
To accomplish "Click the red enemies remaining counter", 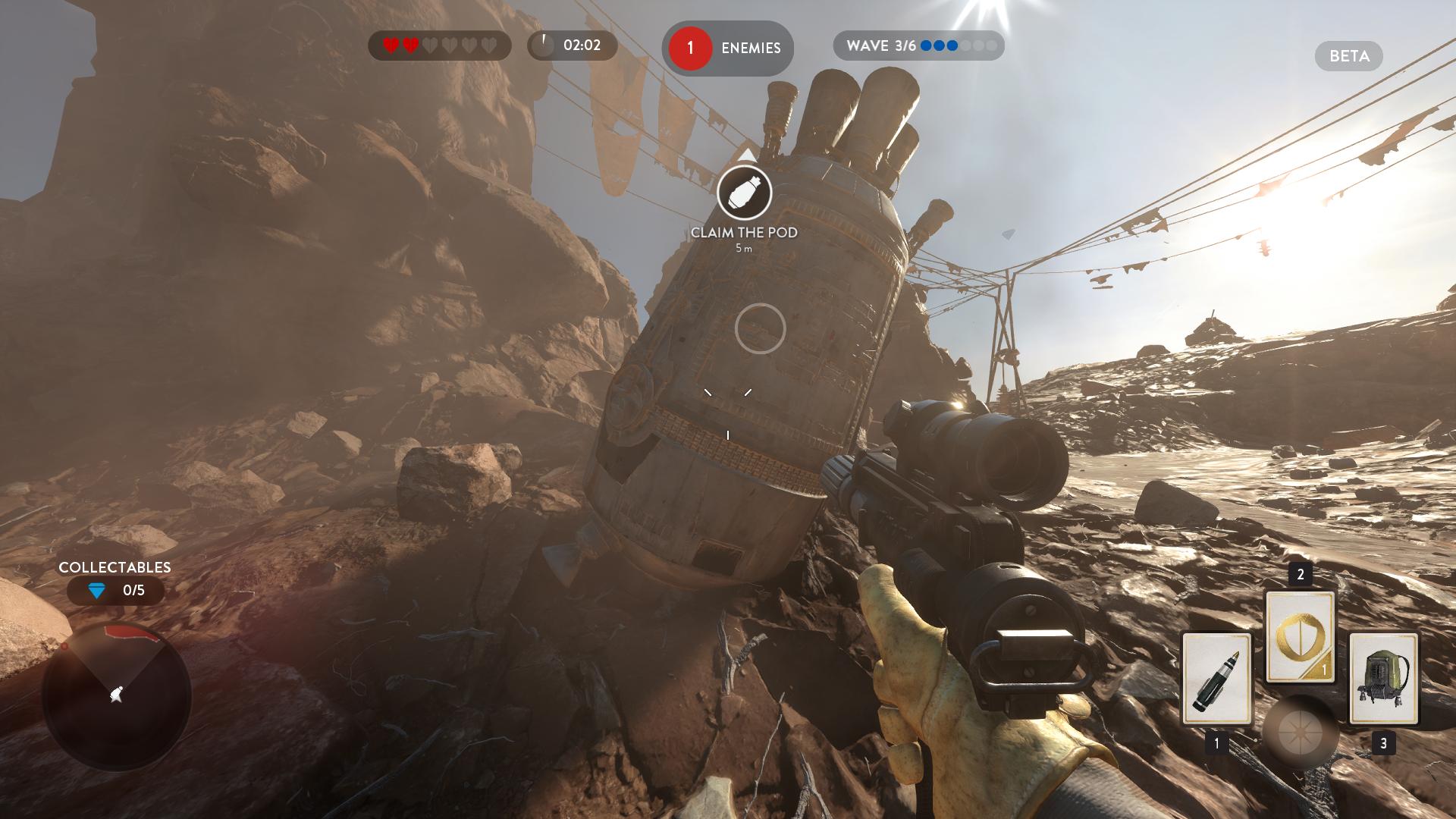I will (690, 49).
